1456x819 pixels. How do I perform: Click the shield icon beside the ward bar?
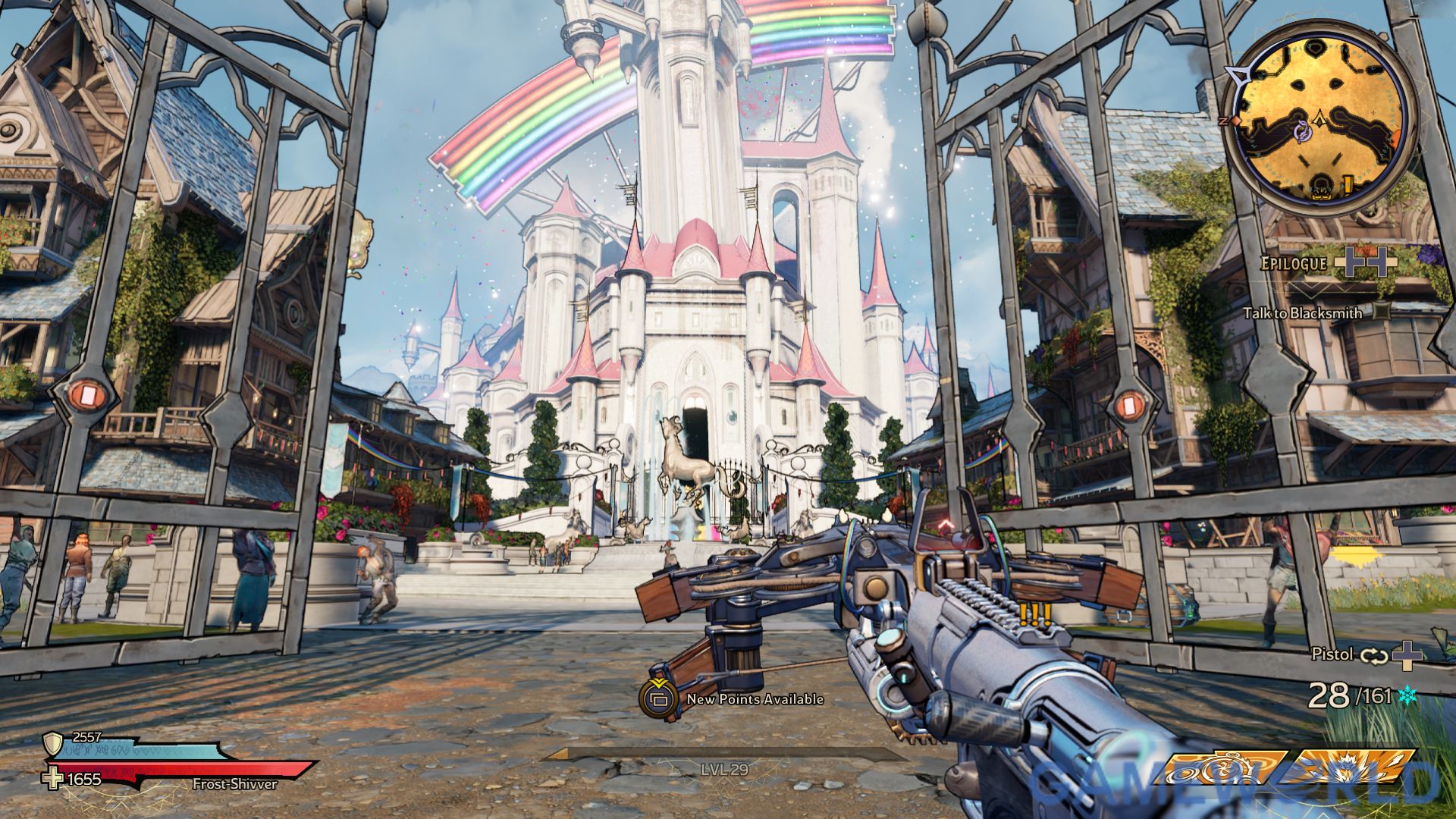(53, 742)
